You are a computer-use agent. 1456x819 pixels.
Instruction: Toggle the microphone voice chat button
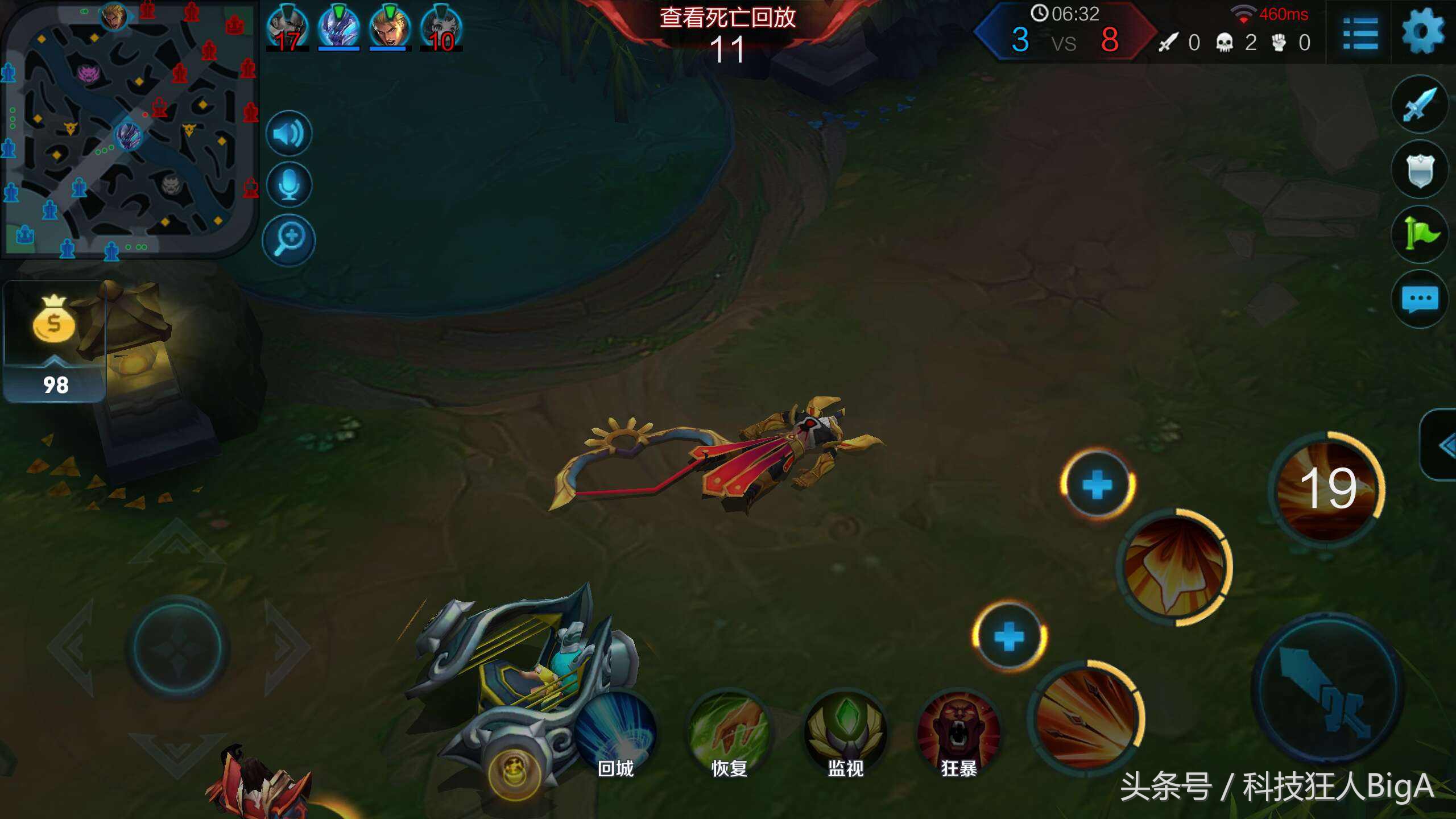click(289, 185)
